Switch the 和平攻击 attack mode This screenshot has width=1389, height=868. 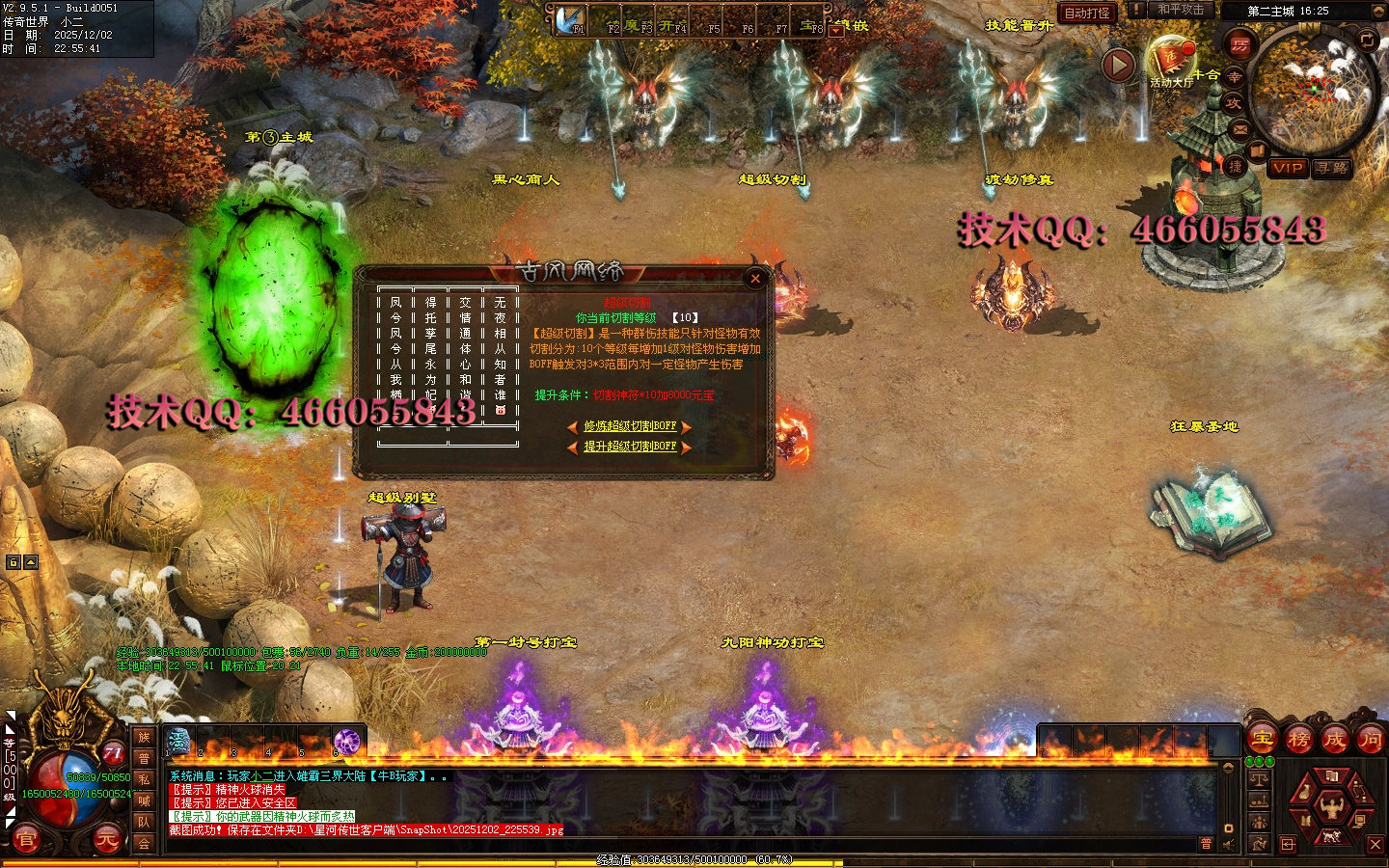pos(1181,10)
